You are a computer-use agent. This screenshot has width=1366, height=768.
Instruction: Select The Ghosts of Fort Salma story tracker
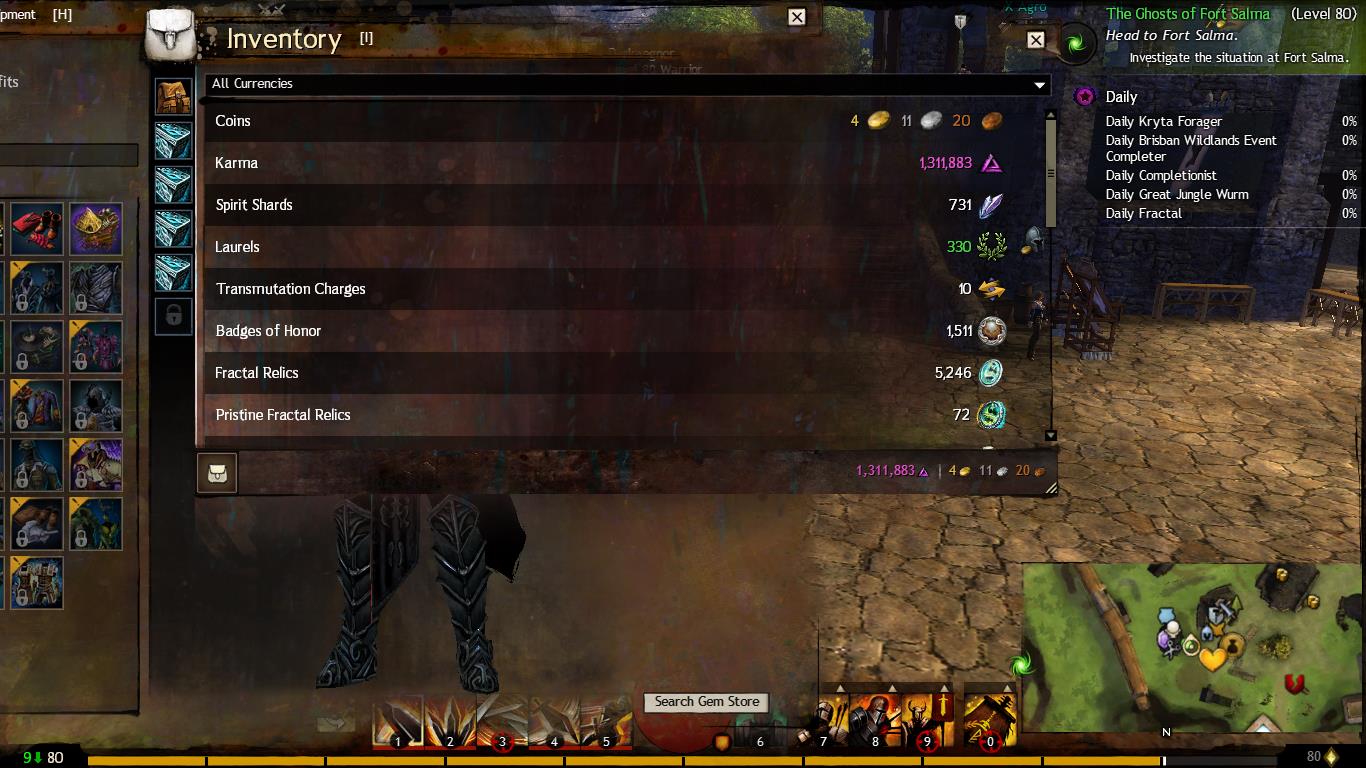coord(1187,14)
